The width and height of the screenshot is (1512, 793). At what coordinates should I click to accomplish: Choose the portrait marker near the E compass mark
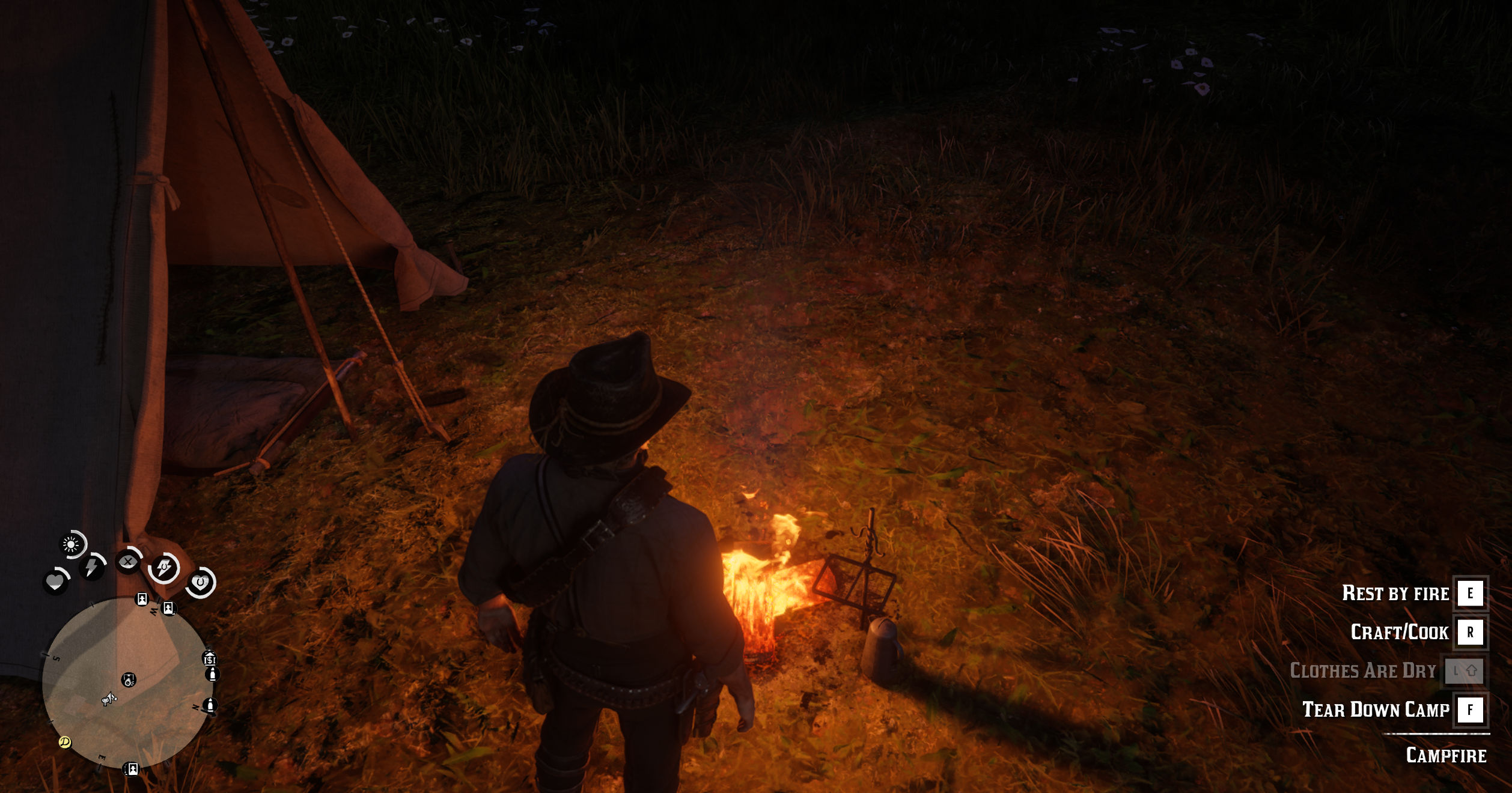(x=131, y=768)
